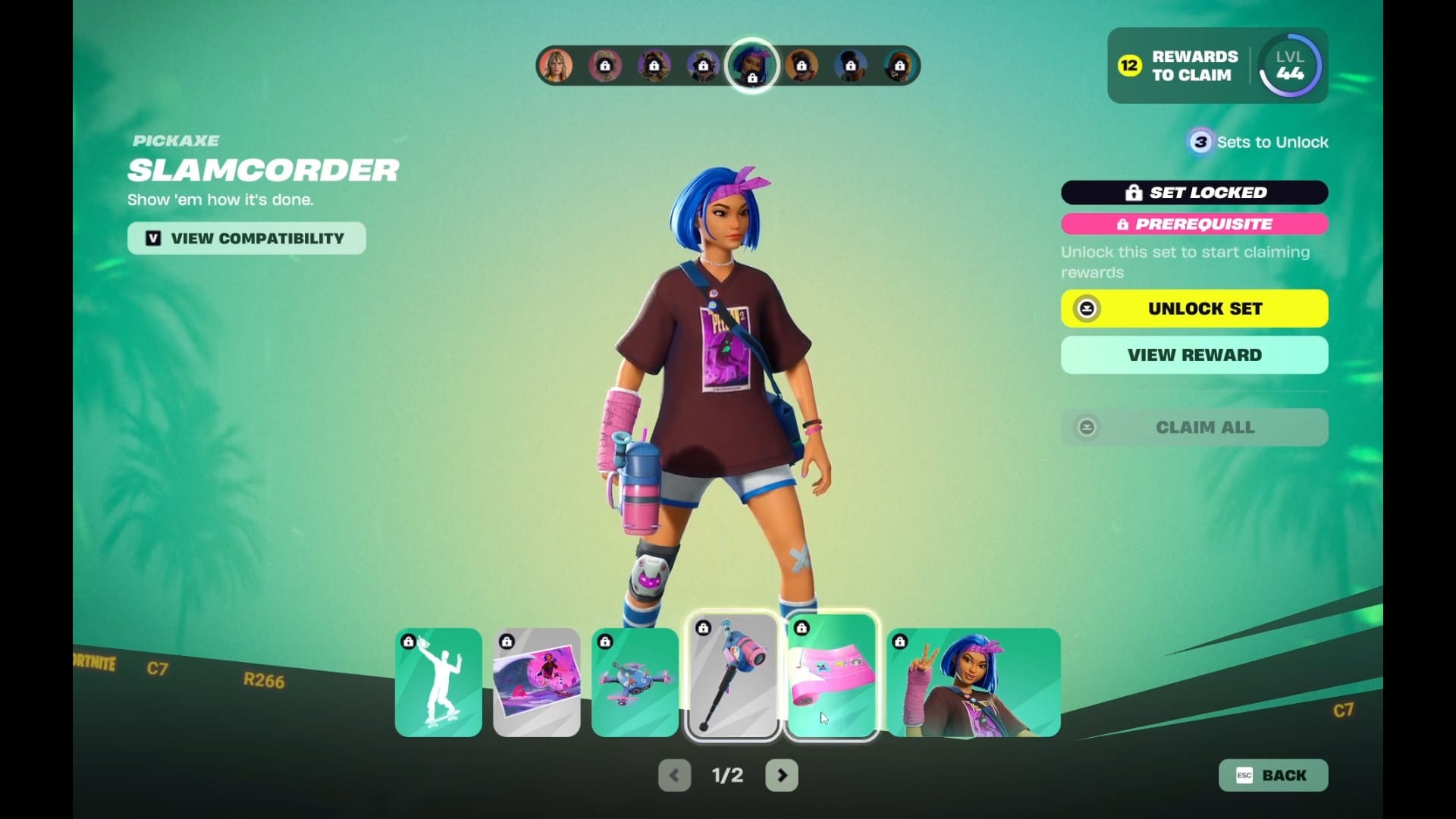Choose the loading screen artwork reward tile
The height and width of the screenshot is (819, 1456).
pyautogui.click(x=537, y=682)
